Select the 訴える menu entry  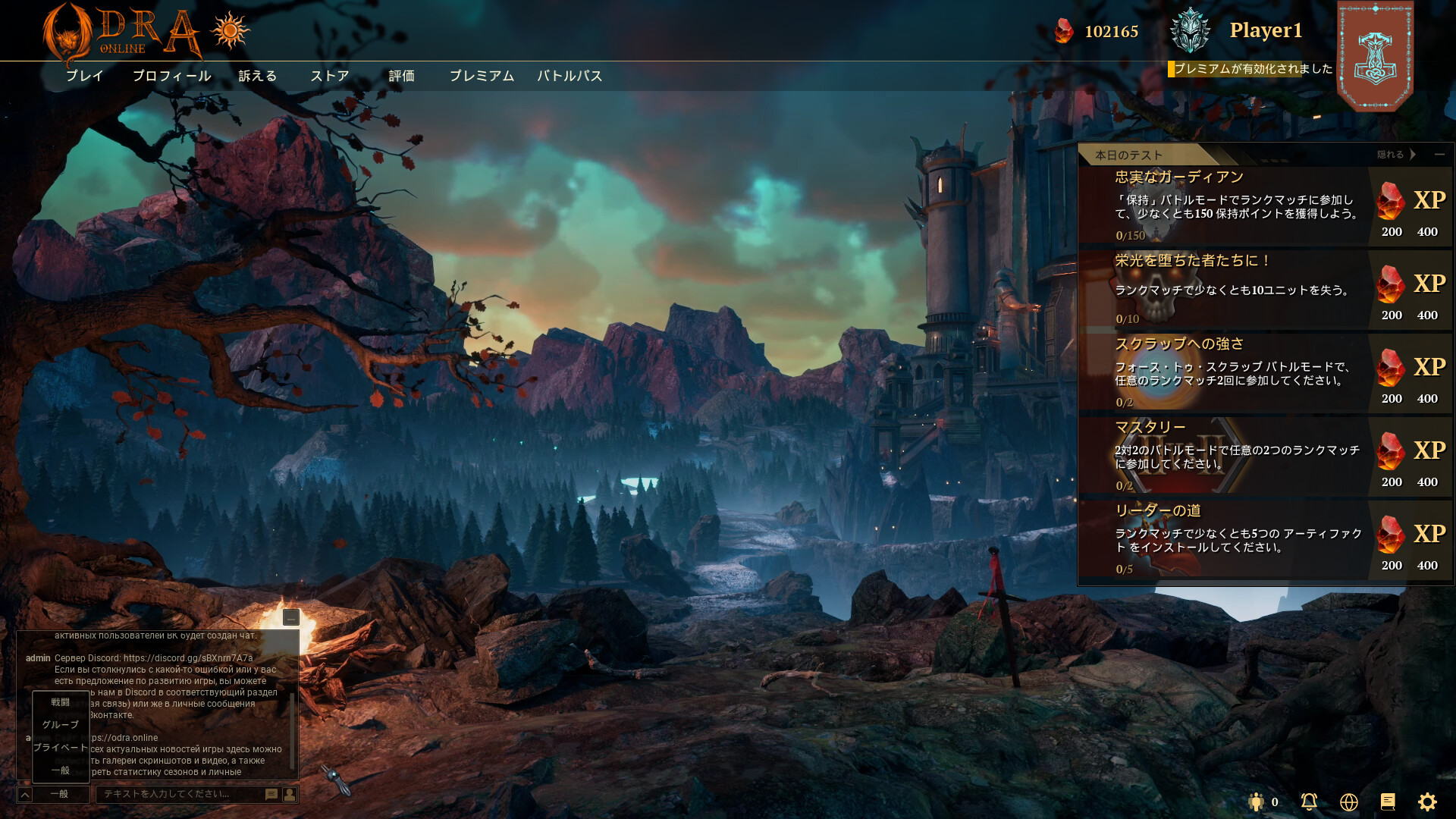click(x=258, y=76)
